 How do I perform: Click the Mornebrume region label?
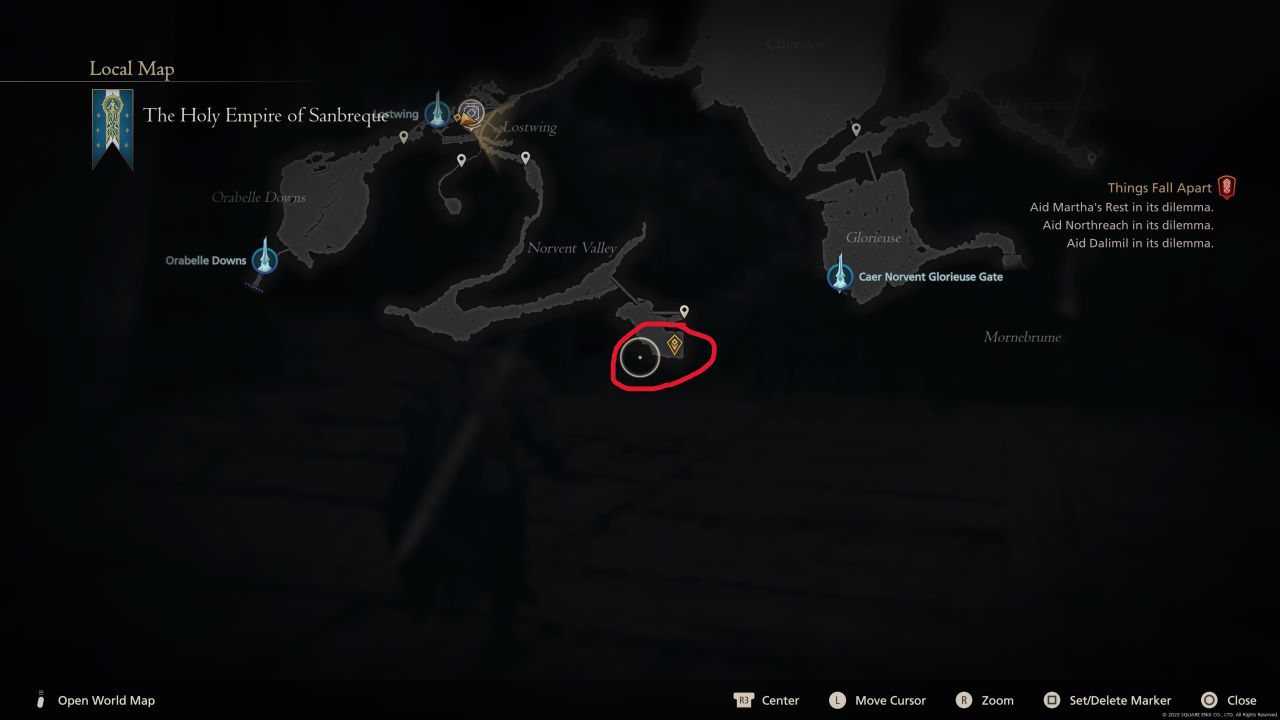(x=1022, y=337)
